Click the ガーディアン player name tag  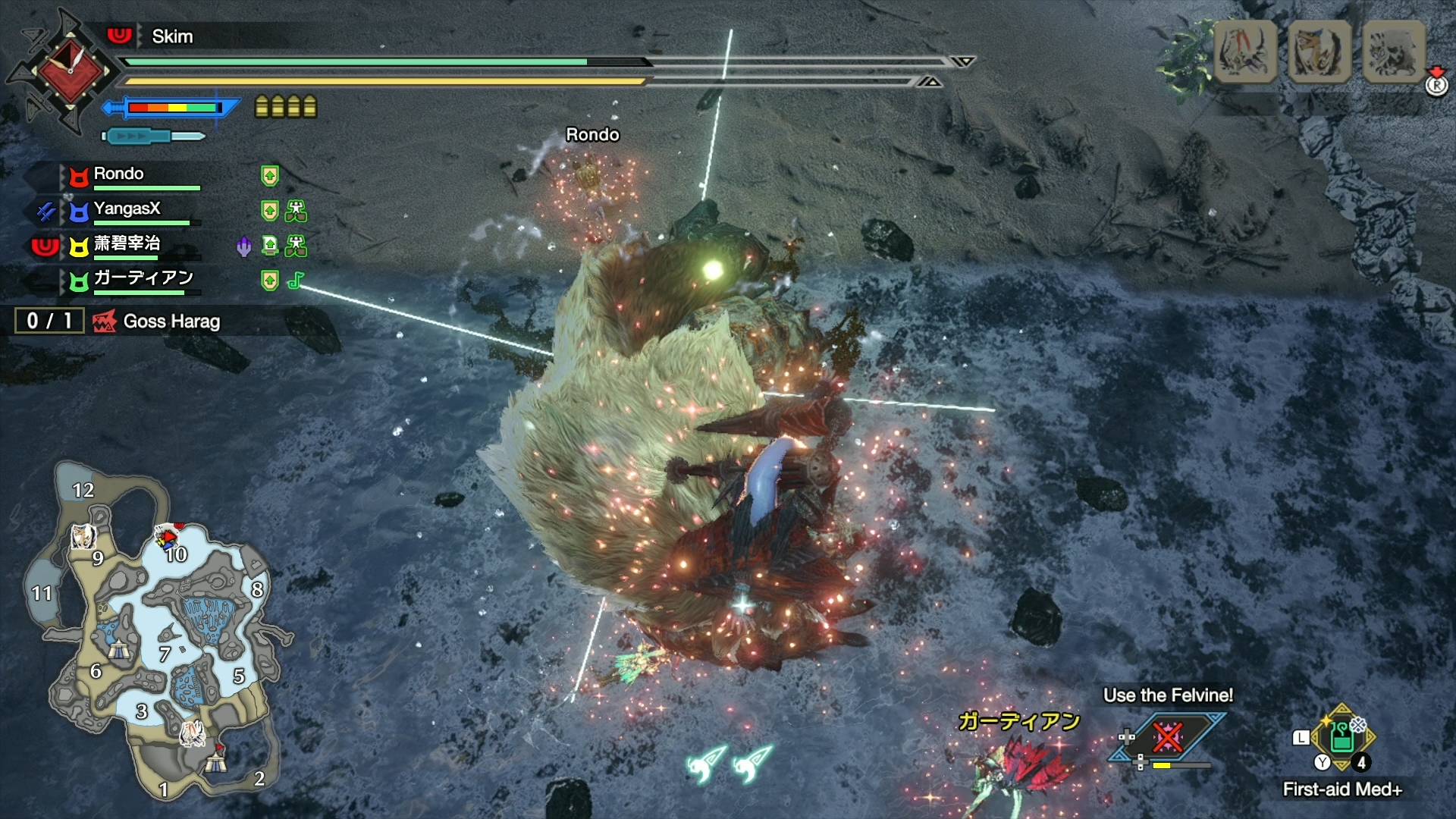[x=1018, y=720]
